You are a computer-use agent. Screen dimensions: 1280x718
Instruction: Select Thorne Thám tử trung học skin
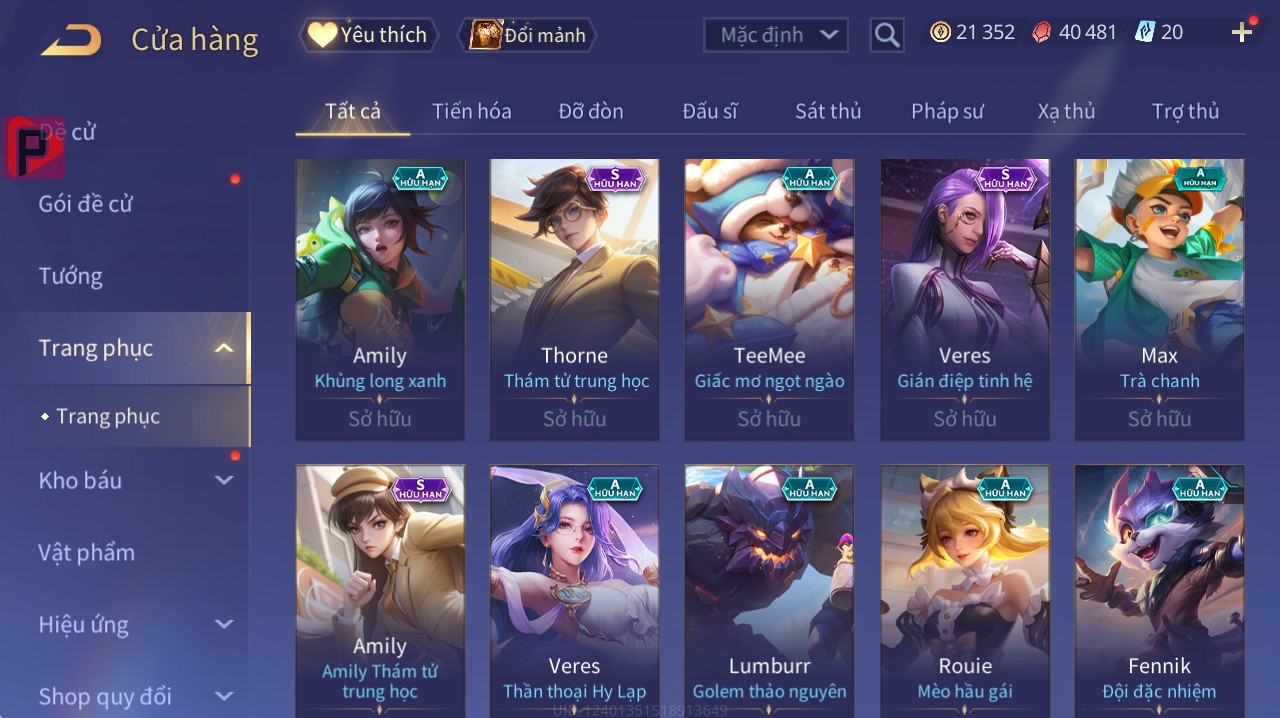coord(574,300)
